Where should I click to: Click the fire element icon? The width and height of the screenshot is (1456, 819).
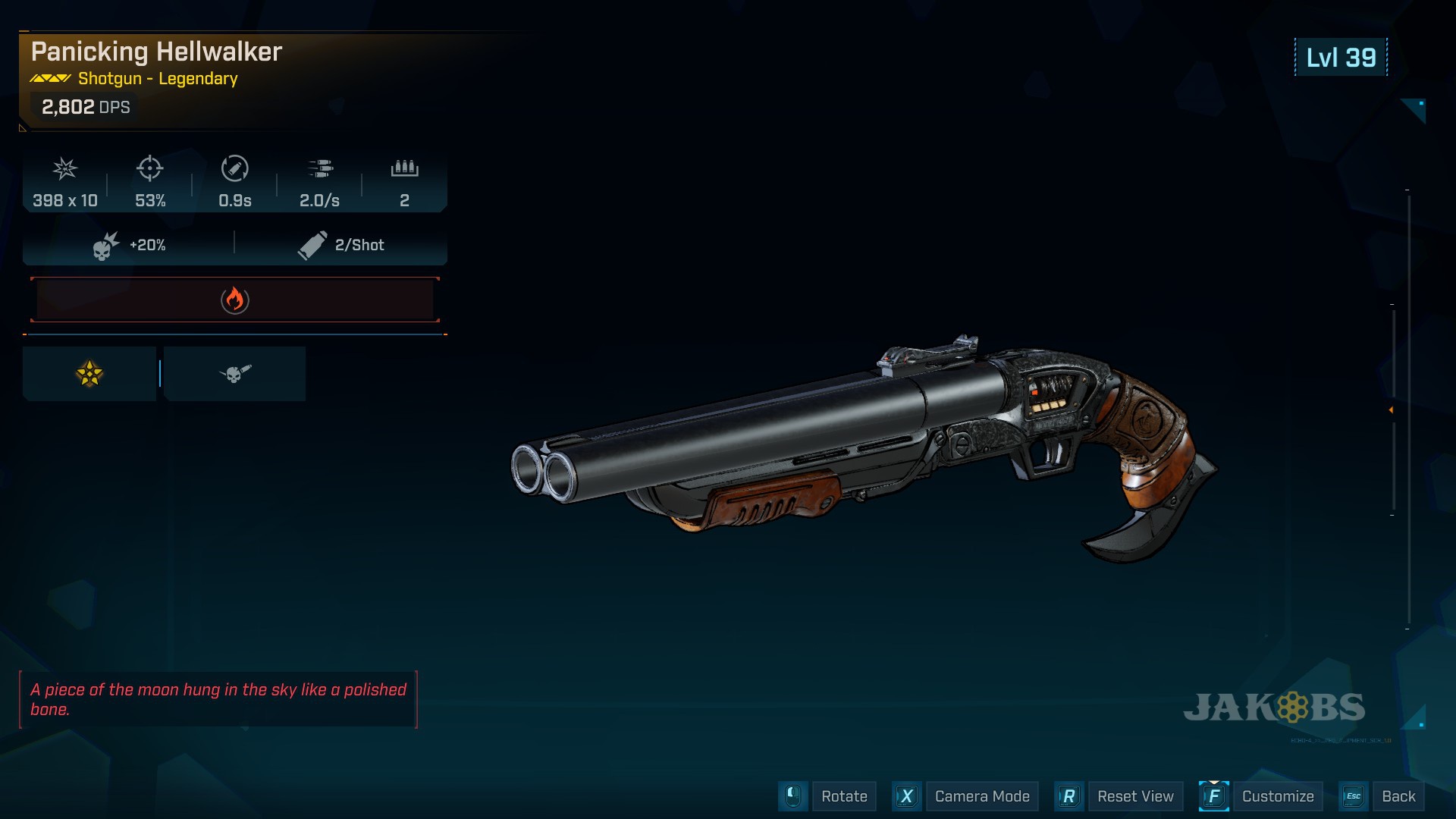(x=235, y=300)
